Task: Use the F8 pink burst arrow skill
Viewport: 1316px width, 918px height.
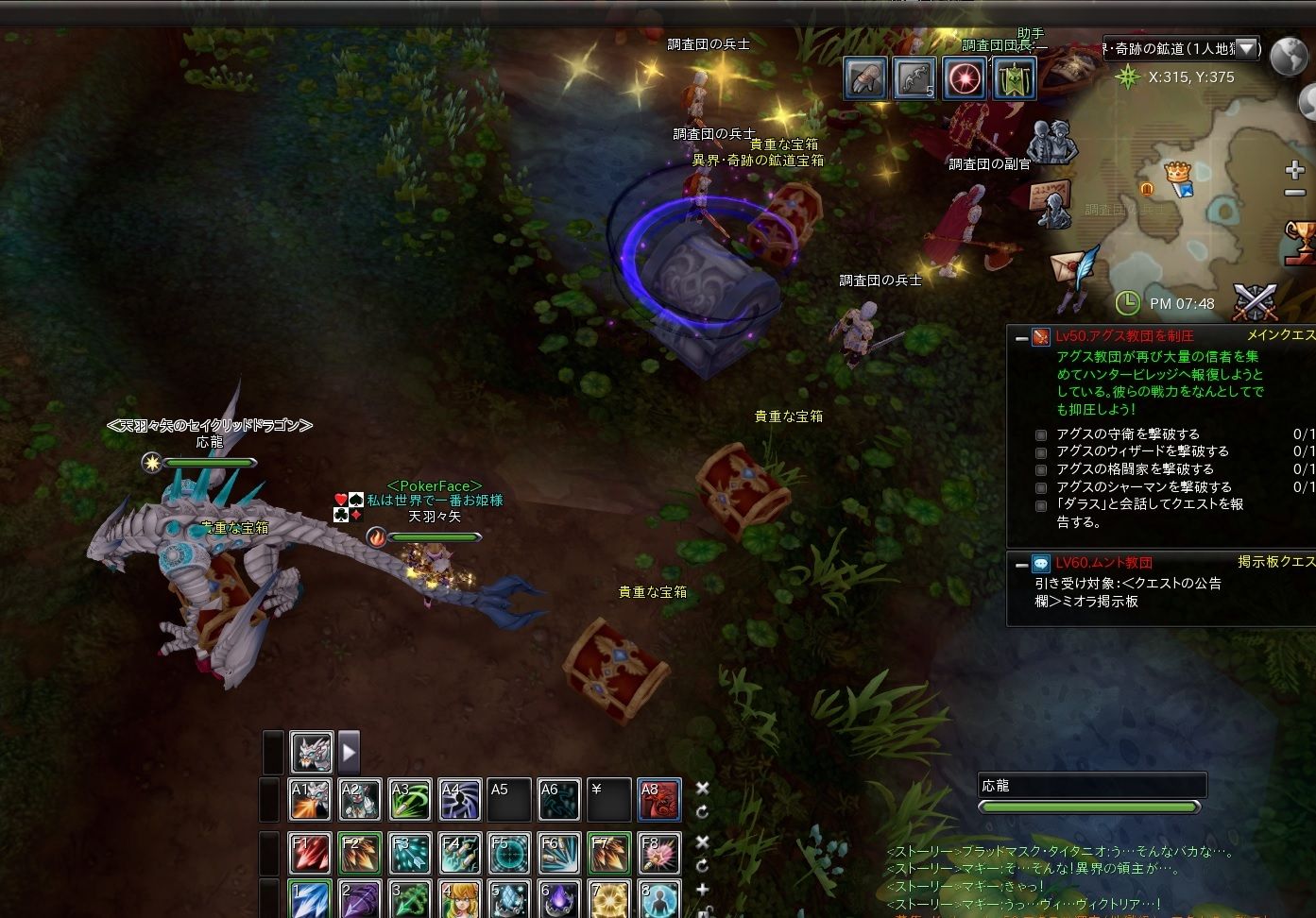Action: coord(658,854)
